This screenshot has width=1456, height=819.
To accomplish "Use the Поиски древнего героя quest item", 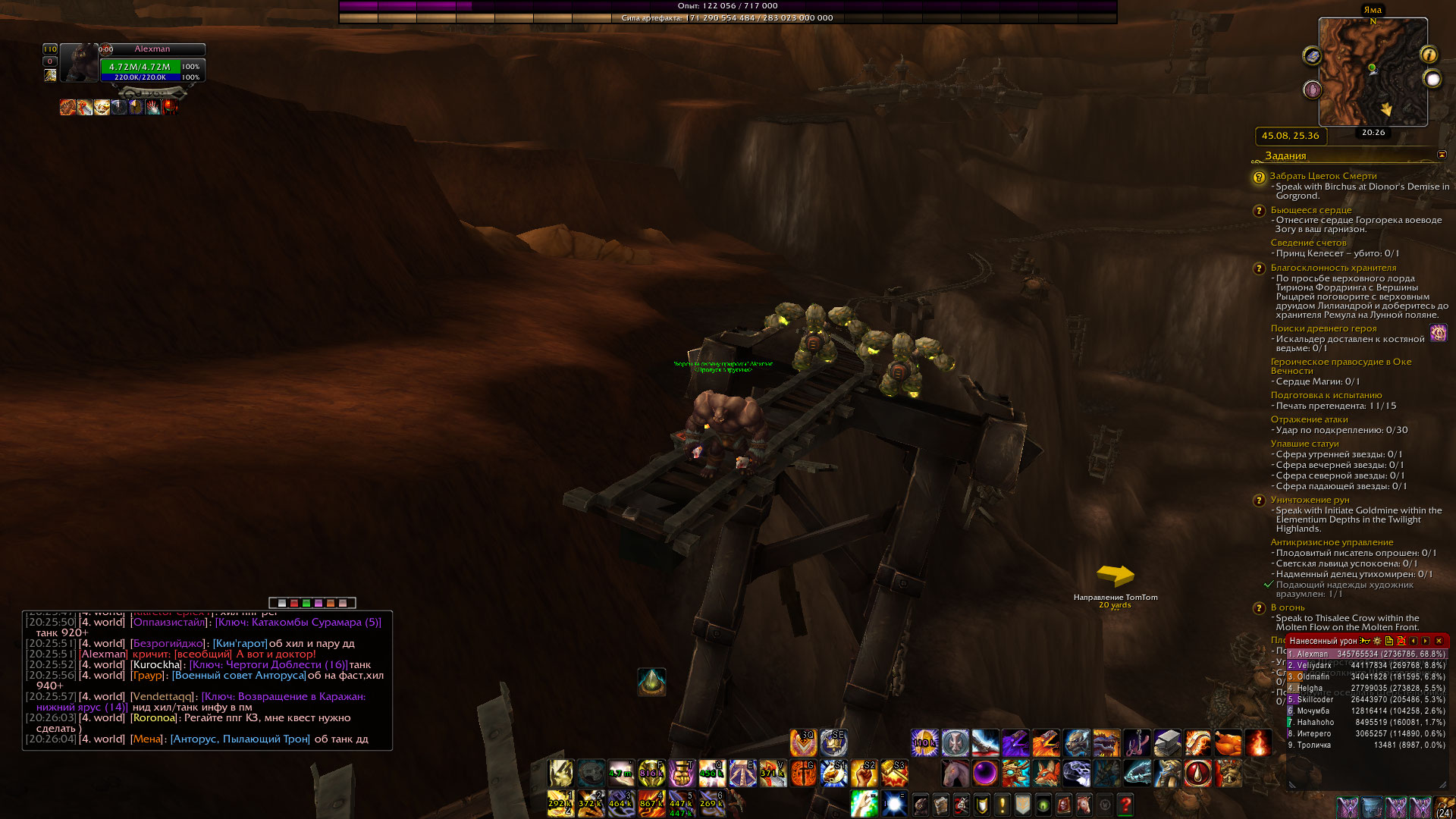I will pos(1438,333).
